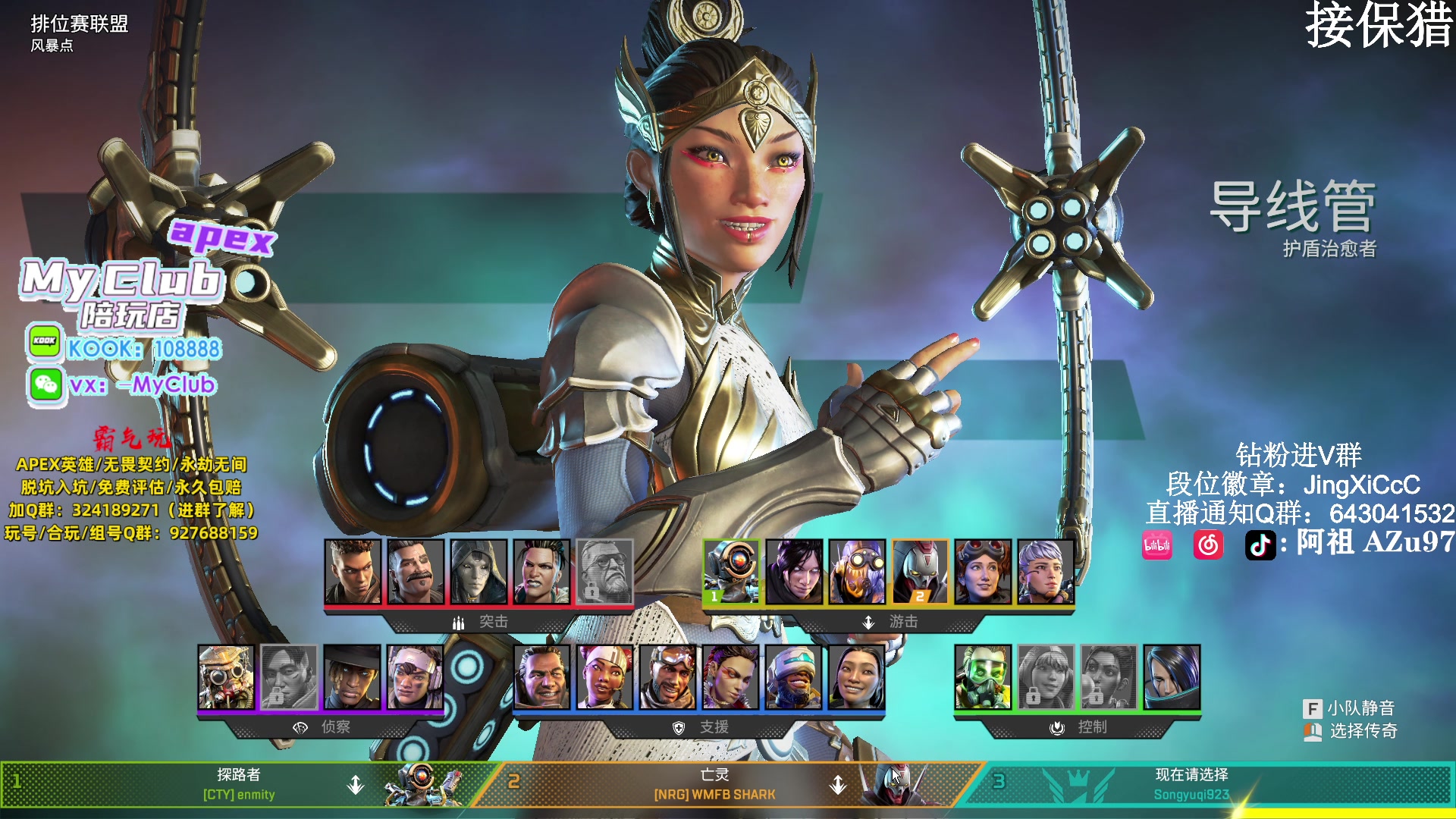
Task: Select Bangalore from the Assault row
Action: click(x=353, y=571)
